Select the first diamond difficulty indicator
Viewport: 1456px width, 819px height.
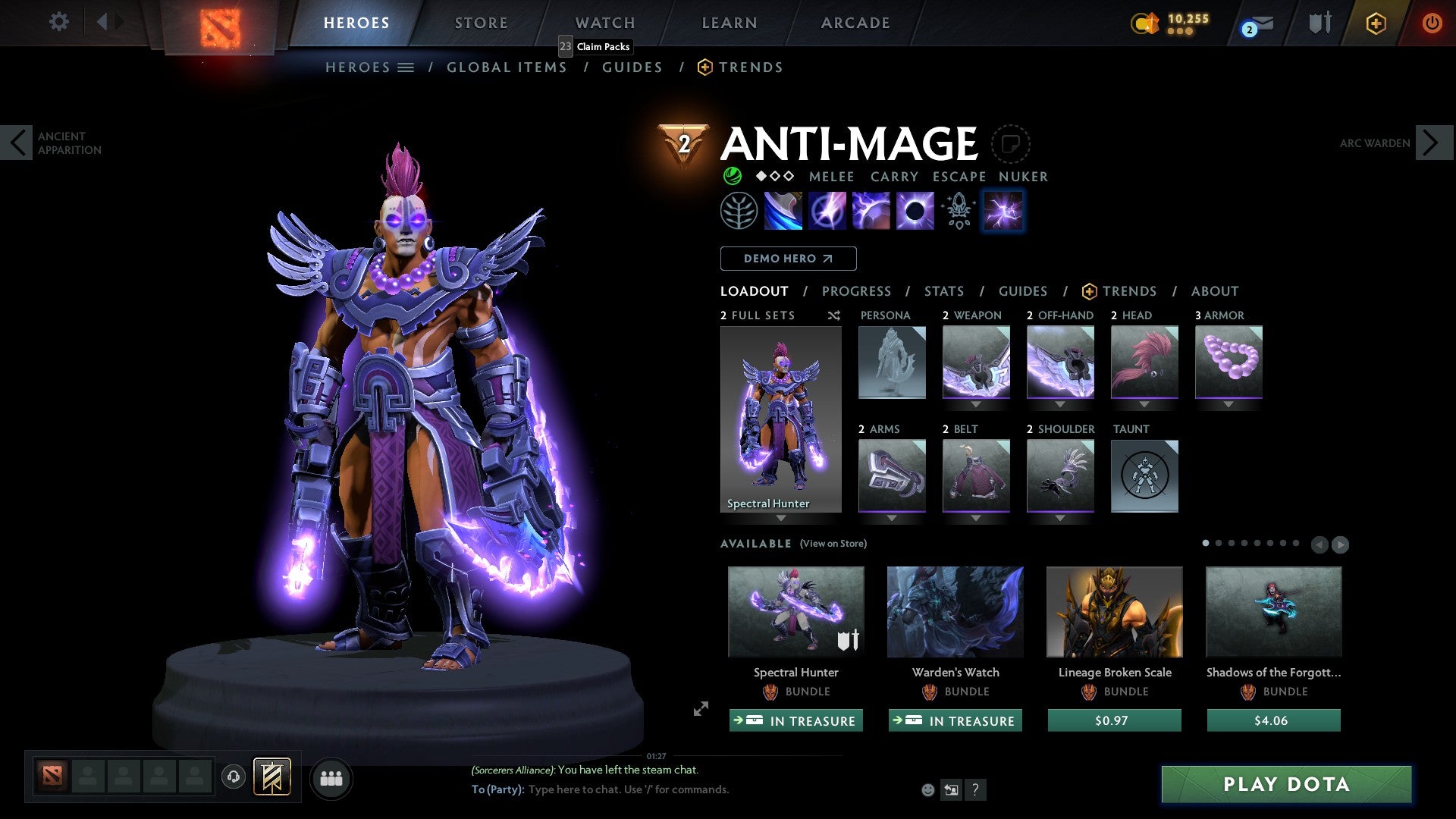[x=760, y=176]
